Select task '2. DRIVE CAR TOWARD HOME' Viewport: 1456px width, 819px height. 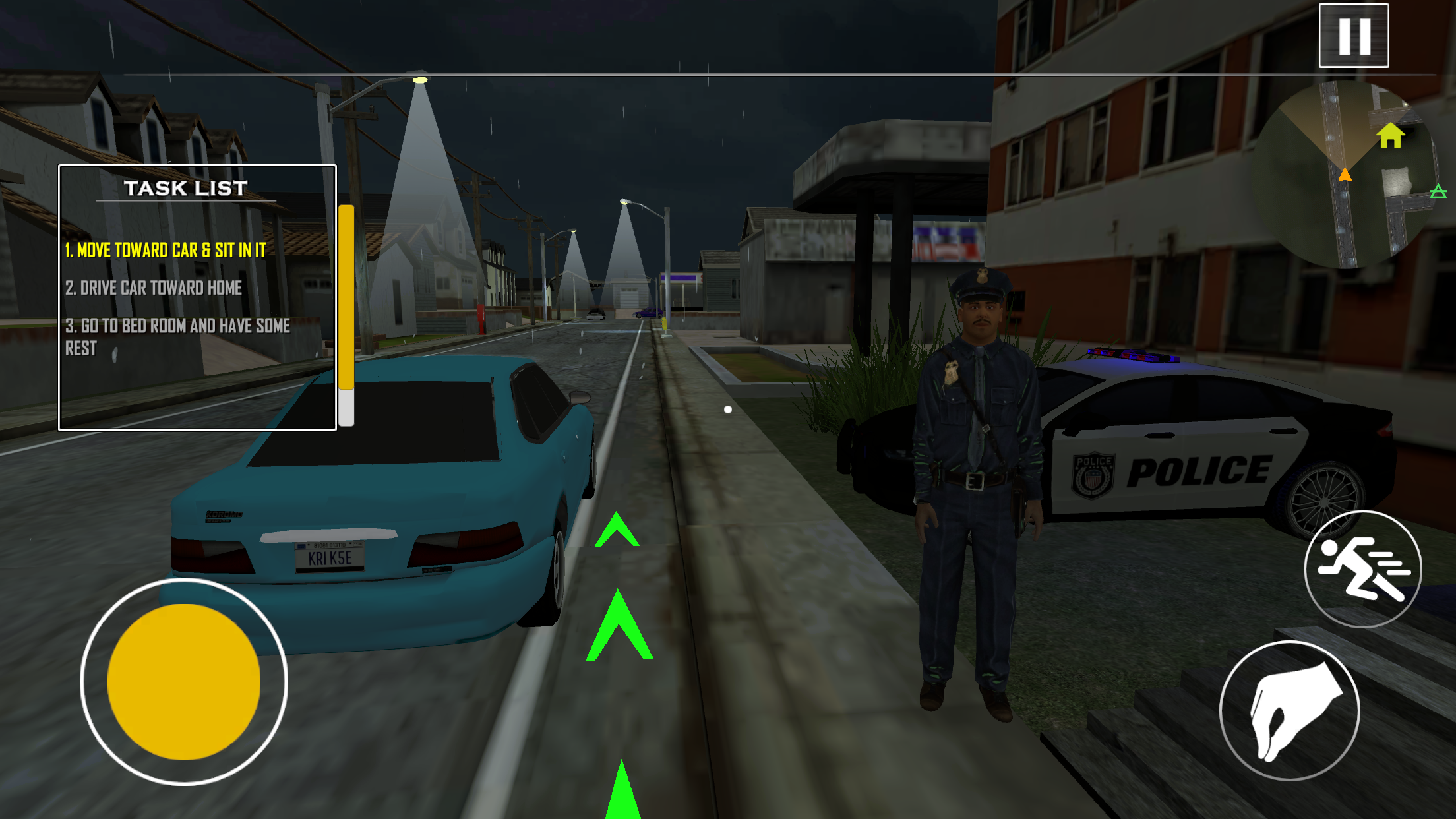click(x=155, y=288)
